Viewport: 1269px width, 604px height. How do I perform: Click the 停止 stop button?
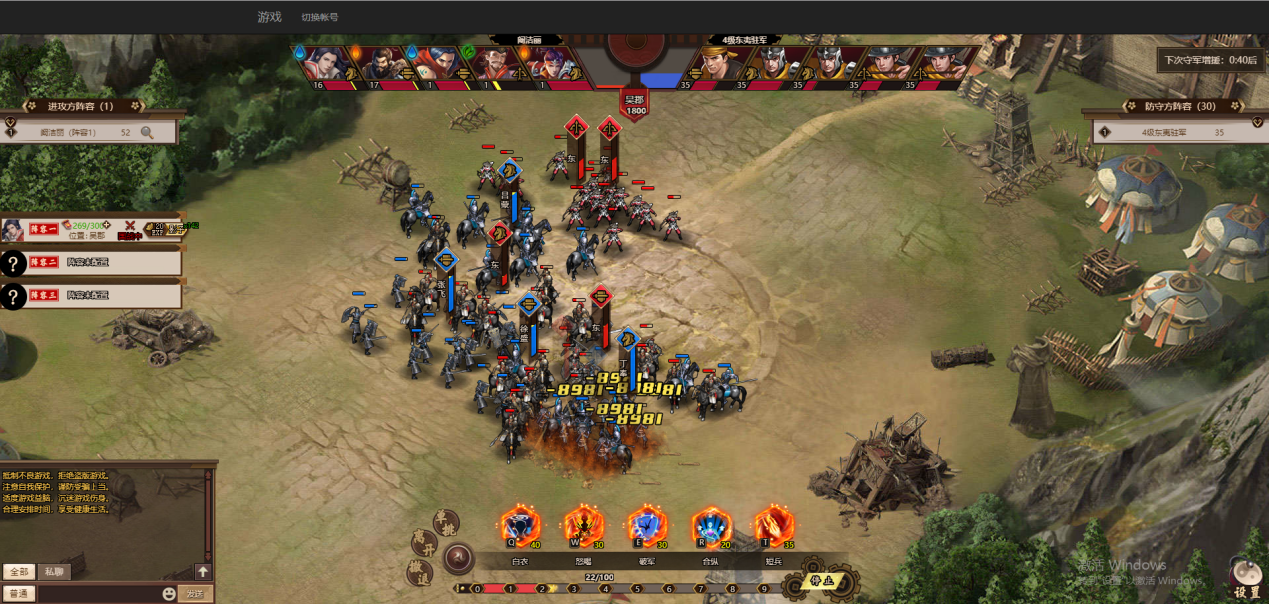[x=821, y=580]
